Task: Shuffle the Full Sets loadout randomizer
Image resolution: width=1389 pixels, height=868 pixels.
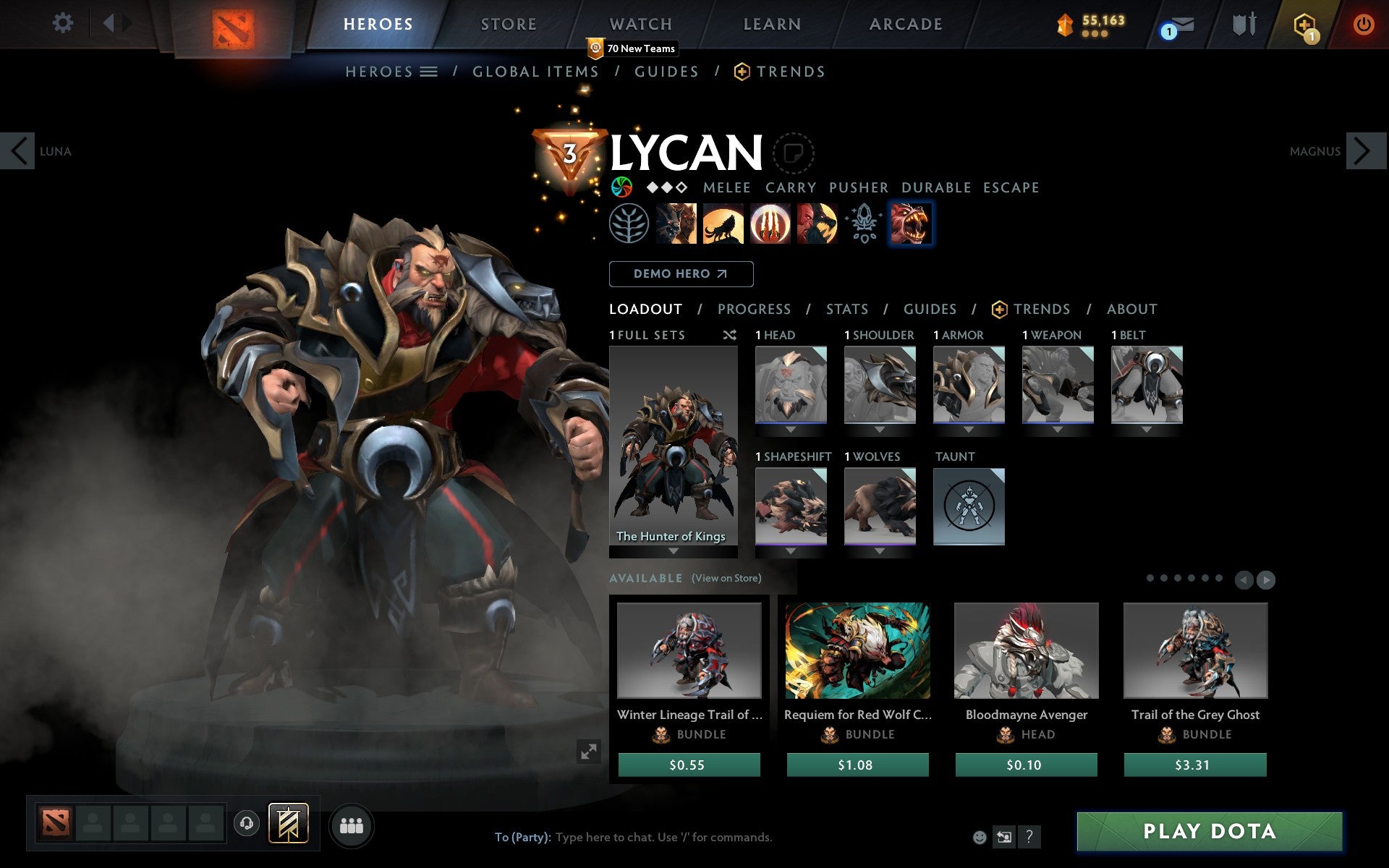Action: click(x=730, y=335)
